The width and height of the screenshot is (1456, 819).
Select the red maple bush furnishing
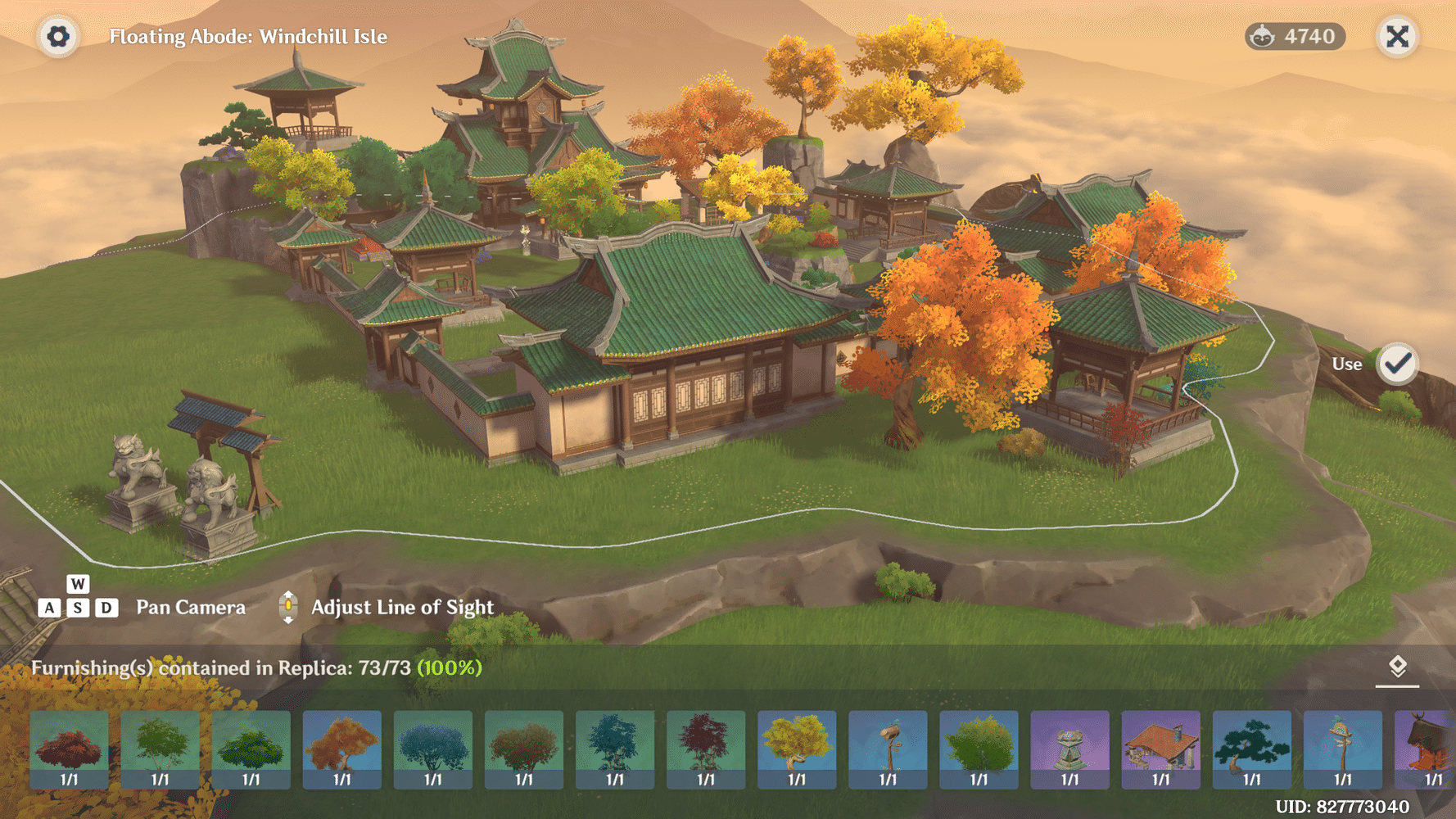70,749
